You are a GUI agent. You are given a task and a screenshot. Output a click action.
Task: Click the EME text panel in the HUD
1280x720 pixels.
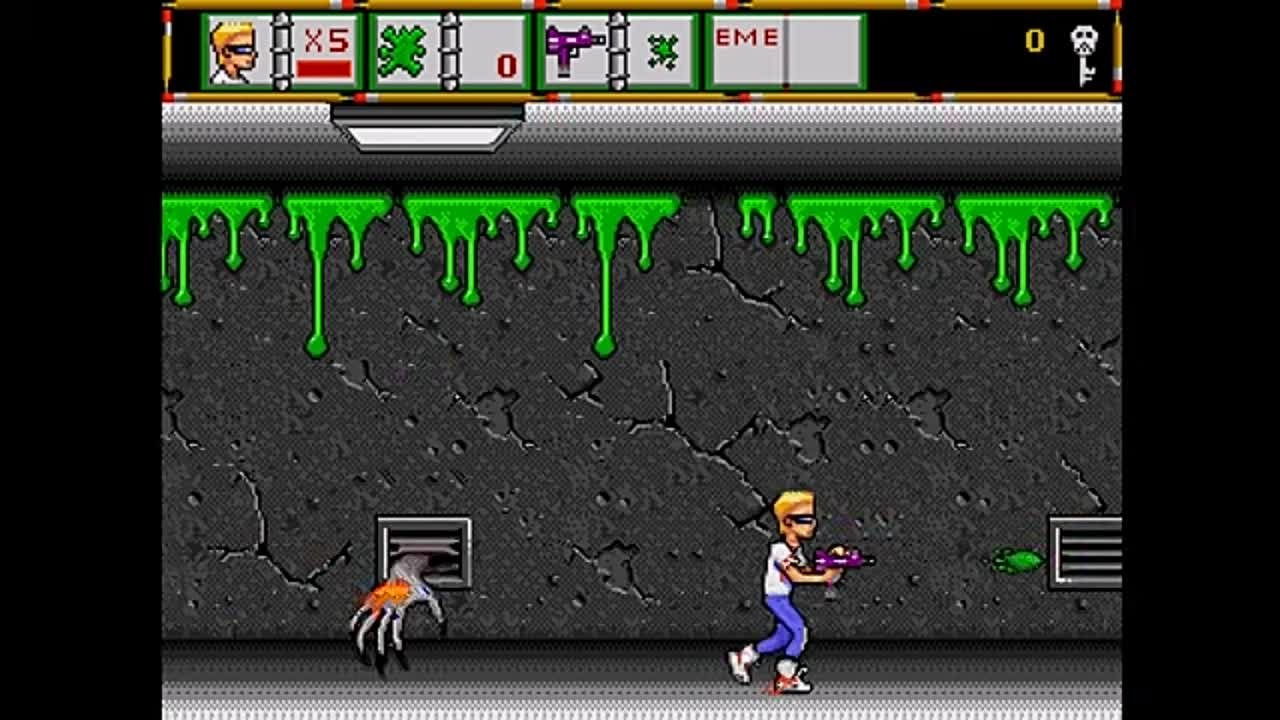(x=746, y=38)
